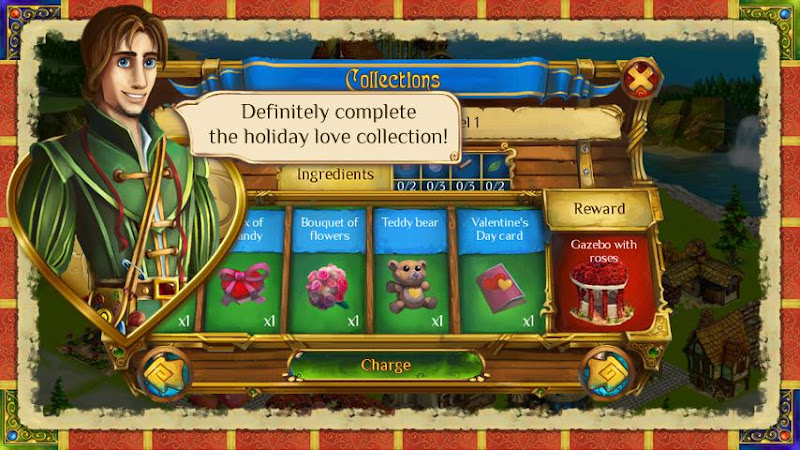Select the Bouquet of flowers card
Image resolution: width=800 pixels, height=450 pixels.
click(x=327, y=270)
